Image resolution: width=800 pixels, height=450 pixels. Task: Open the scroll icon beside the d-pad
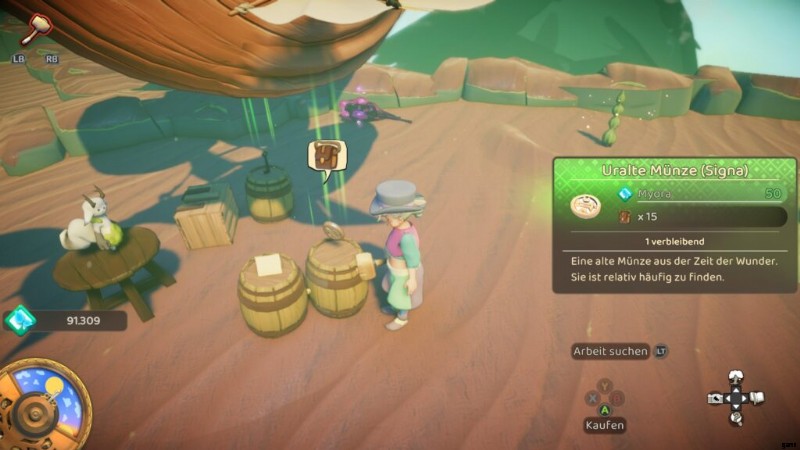coord(759,398)
